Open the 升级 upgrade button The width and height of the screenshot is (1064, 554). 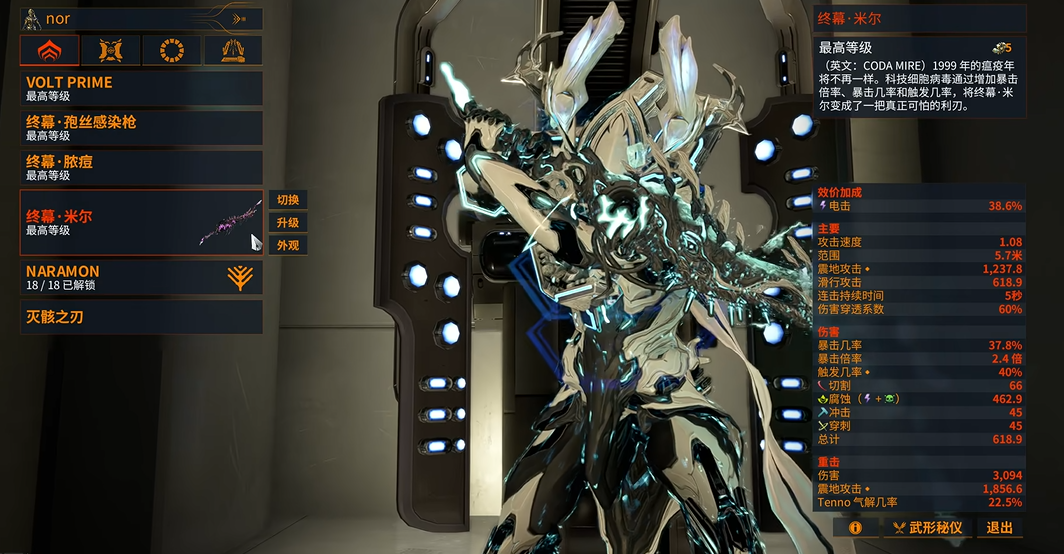point(288,222)
